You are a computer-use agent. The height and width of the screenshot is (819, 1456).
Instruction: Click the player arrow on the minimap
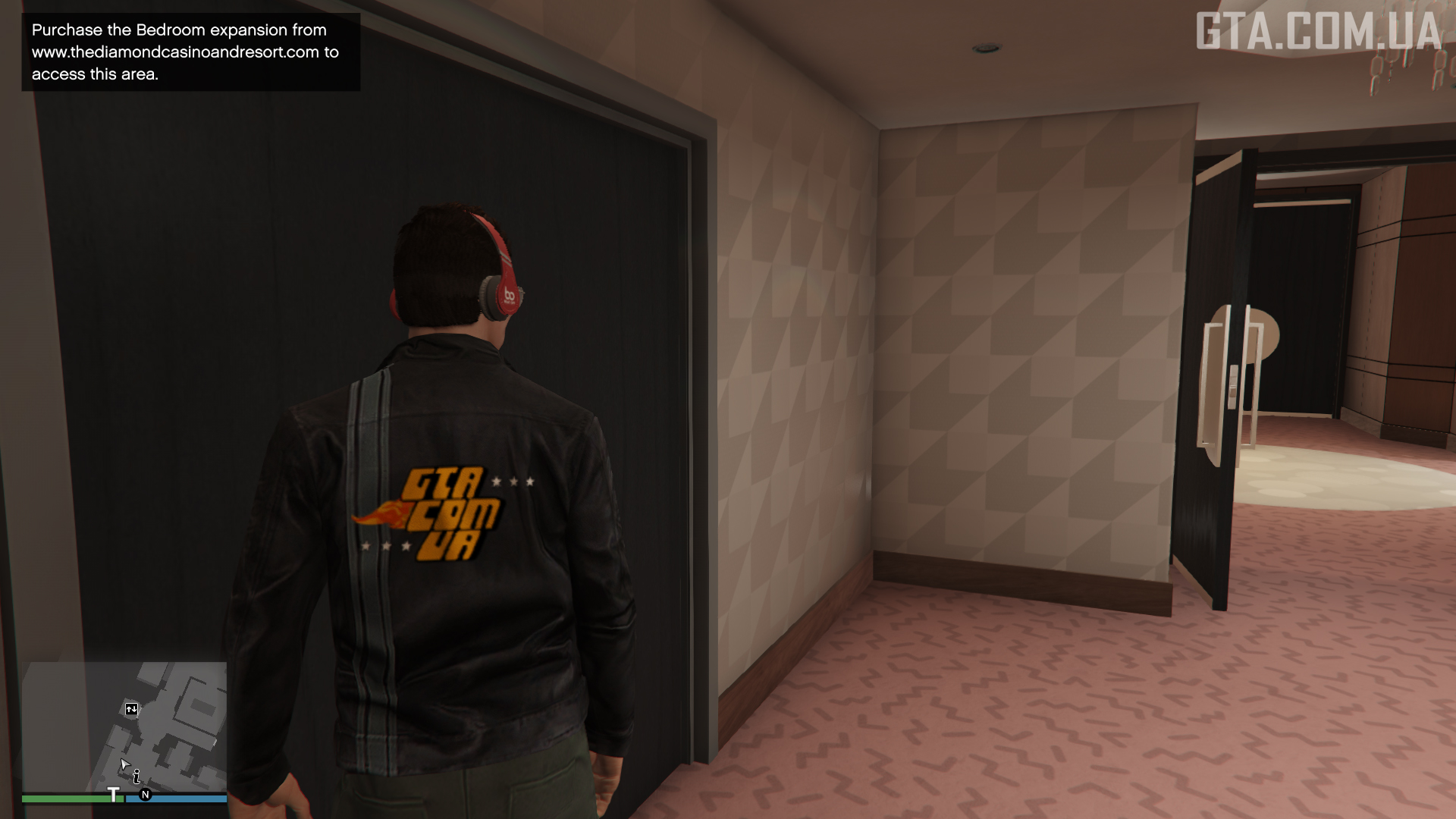124,764
